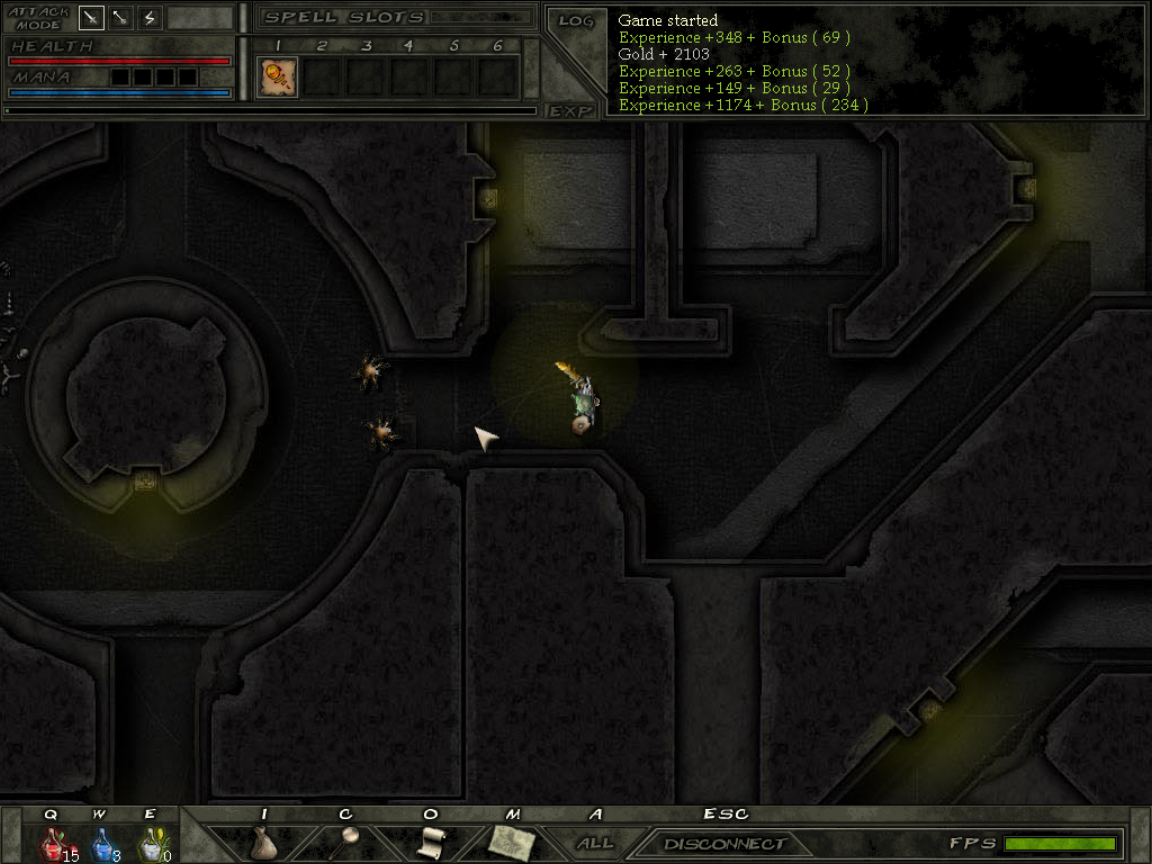Viewport: 1152px width, 864px height.
Task: Switch to the arrow ranged attack mode
Action: [x=121, y=17]
